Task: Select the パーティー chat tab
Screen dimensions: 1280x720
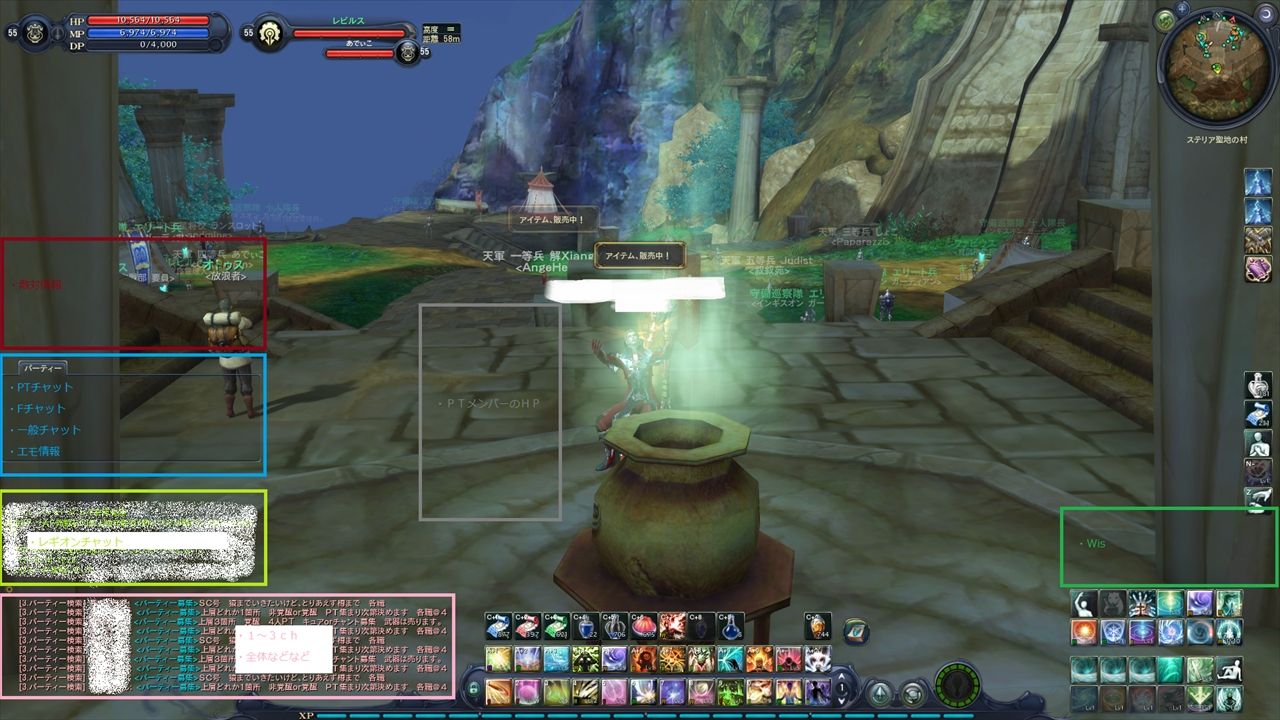Action: point(42,368)
